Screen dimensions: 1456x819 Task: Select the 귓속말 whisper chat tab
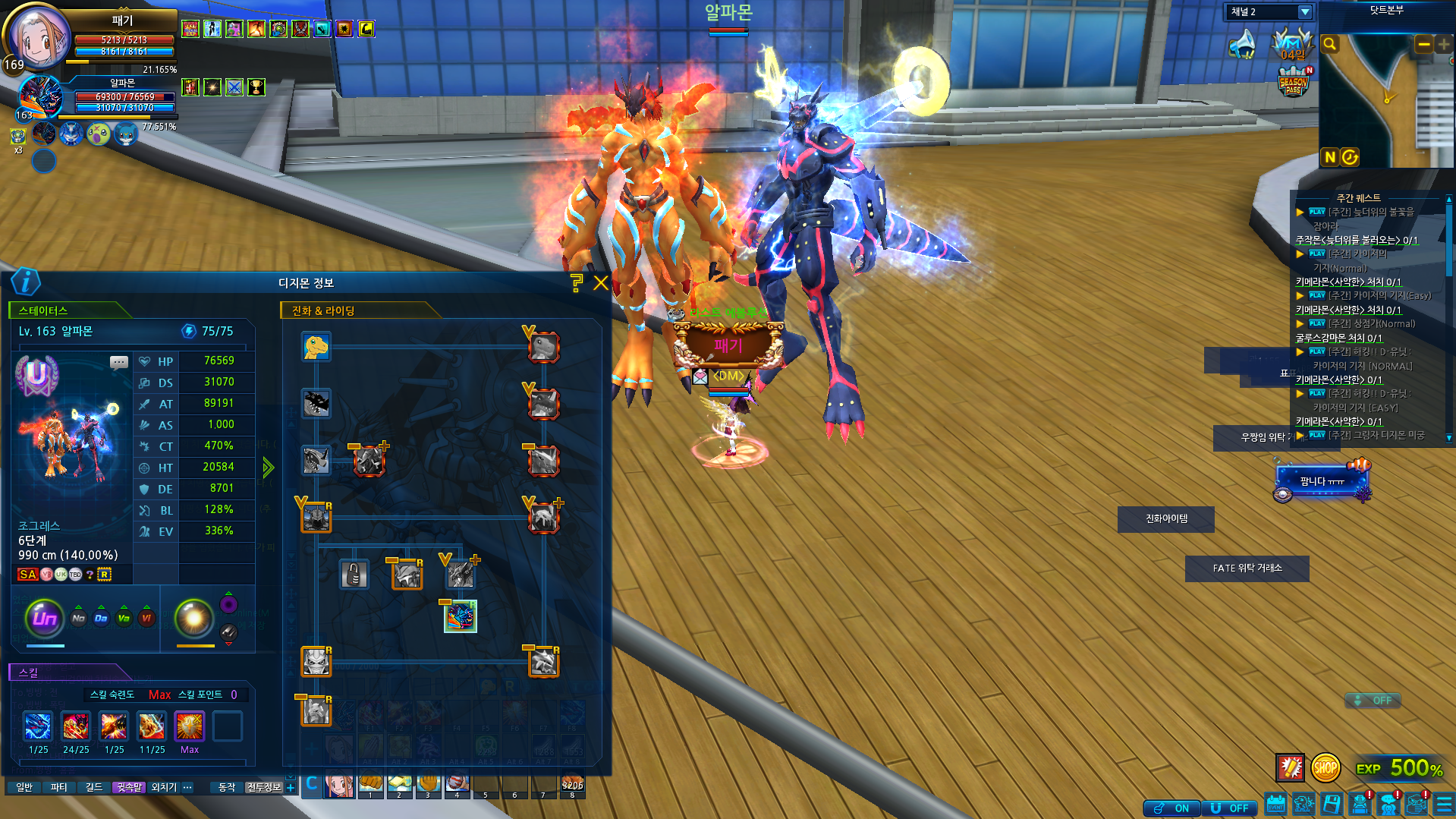[129, 787]
